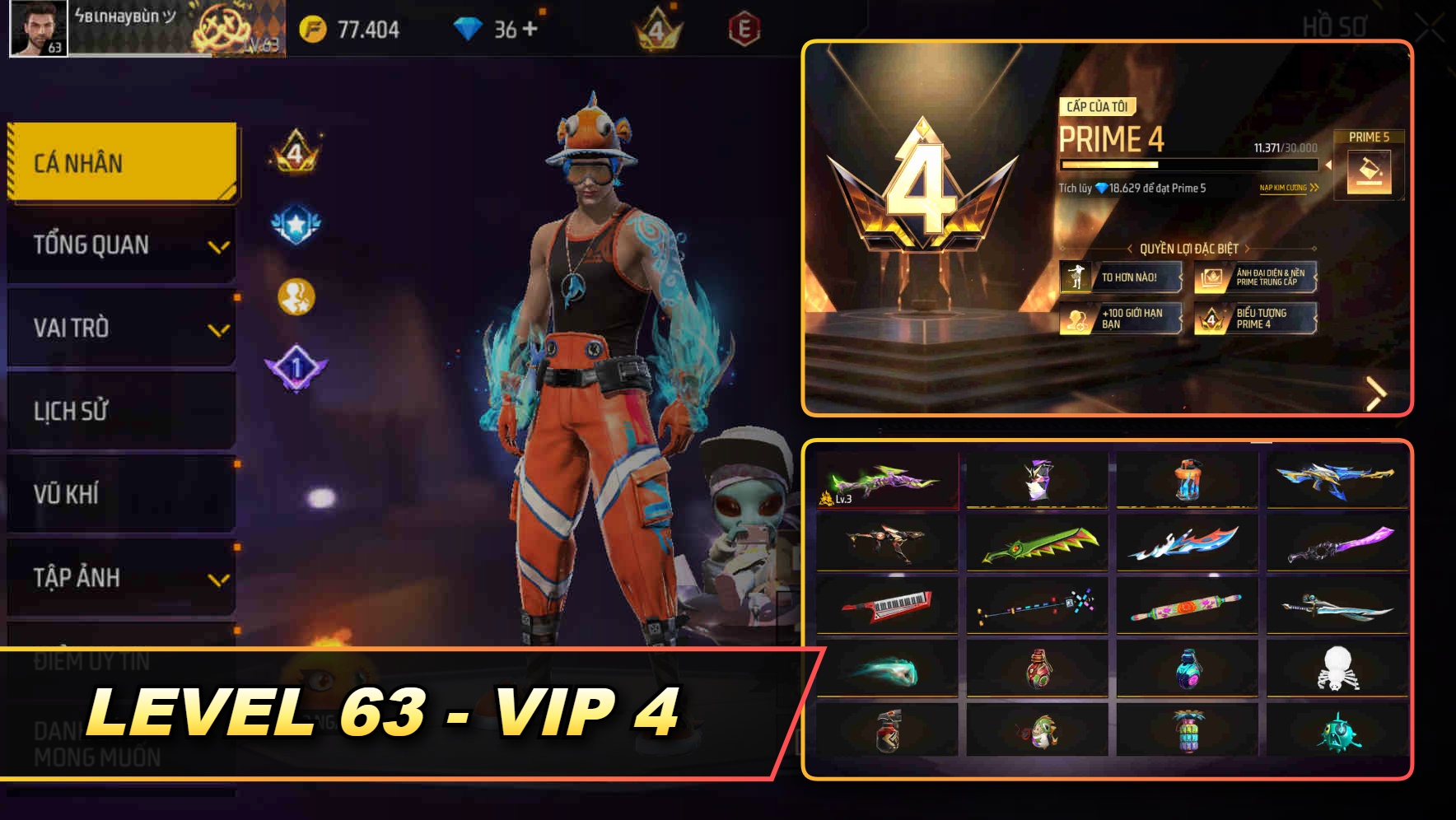This screenshot has width=1456, height=820.
Task: Click the yellow duo player badge icon
Action: [x=295, y=293]
